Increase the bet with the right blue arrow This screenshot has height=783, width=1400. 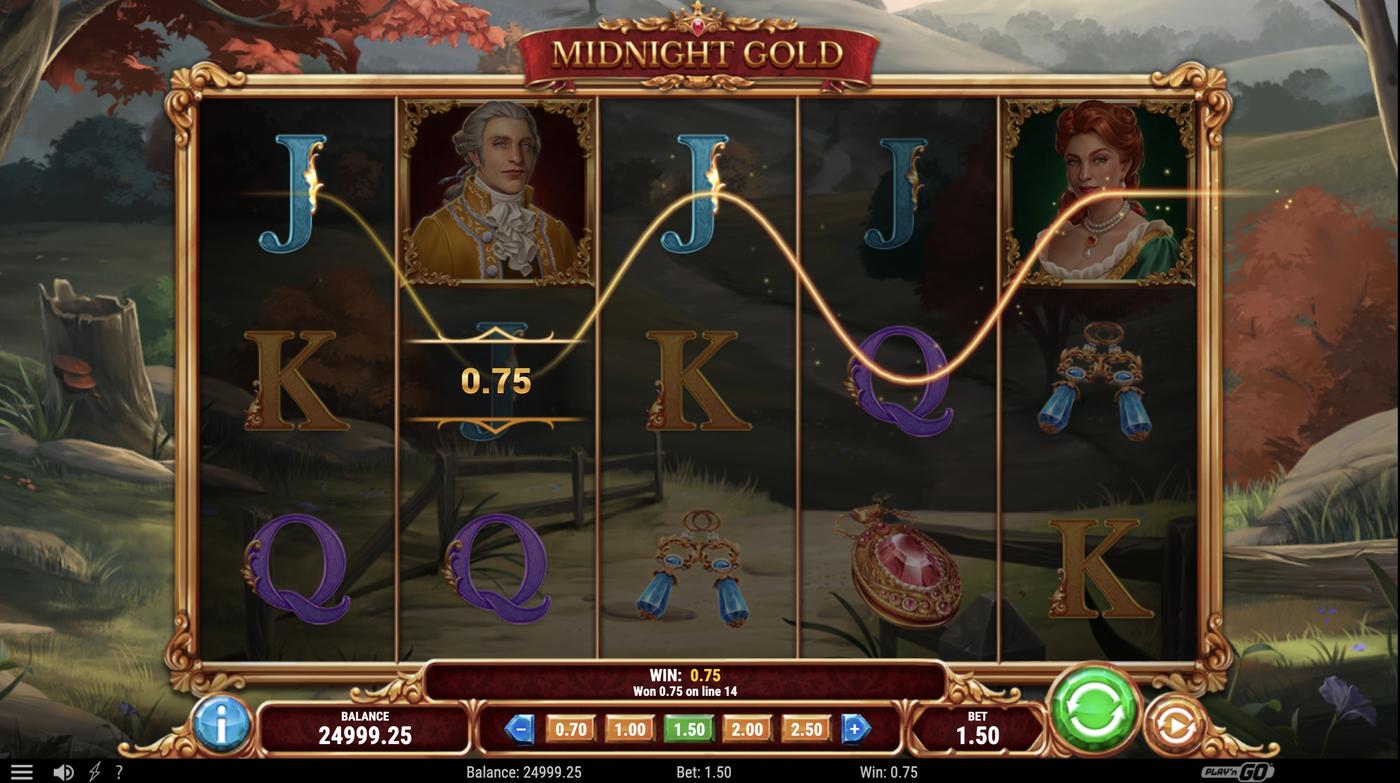click(855, 729)
